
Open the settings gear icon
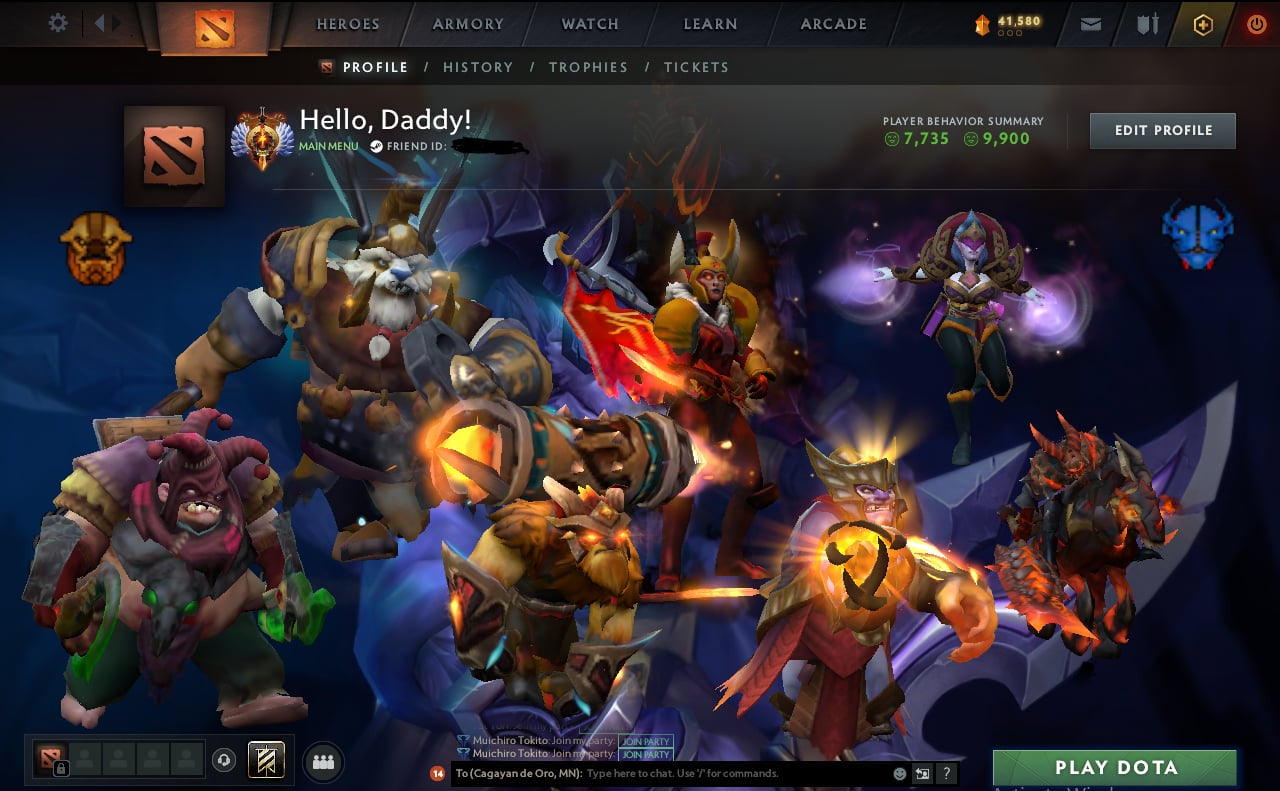tap(57, 23)
